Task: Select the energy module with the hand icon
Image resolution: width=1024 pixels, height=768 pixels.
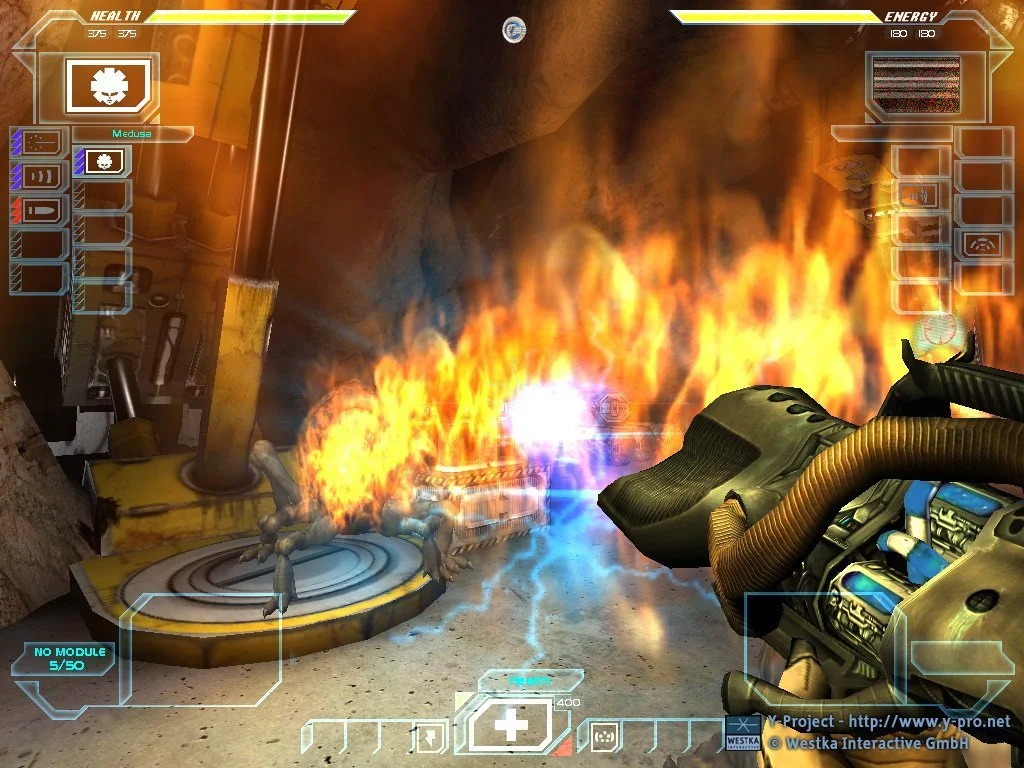Action: [918, 196]
